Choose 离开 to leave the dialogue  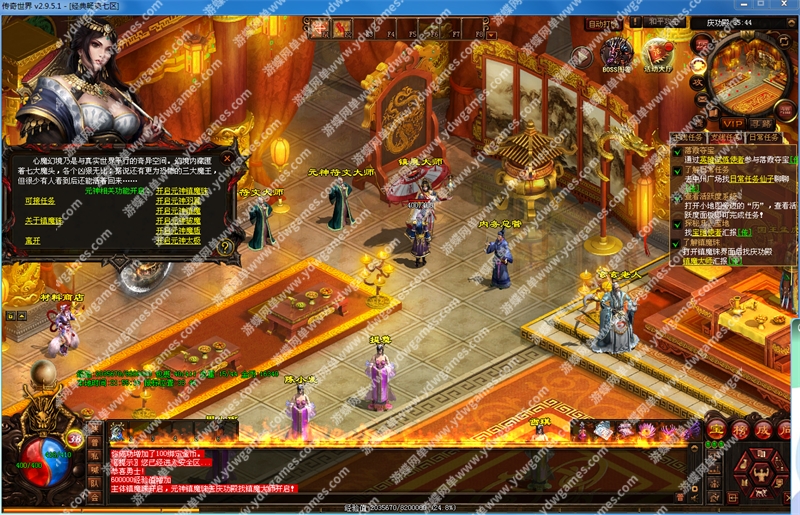click(x=34, y=240)
